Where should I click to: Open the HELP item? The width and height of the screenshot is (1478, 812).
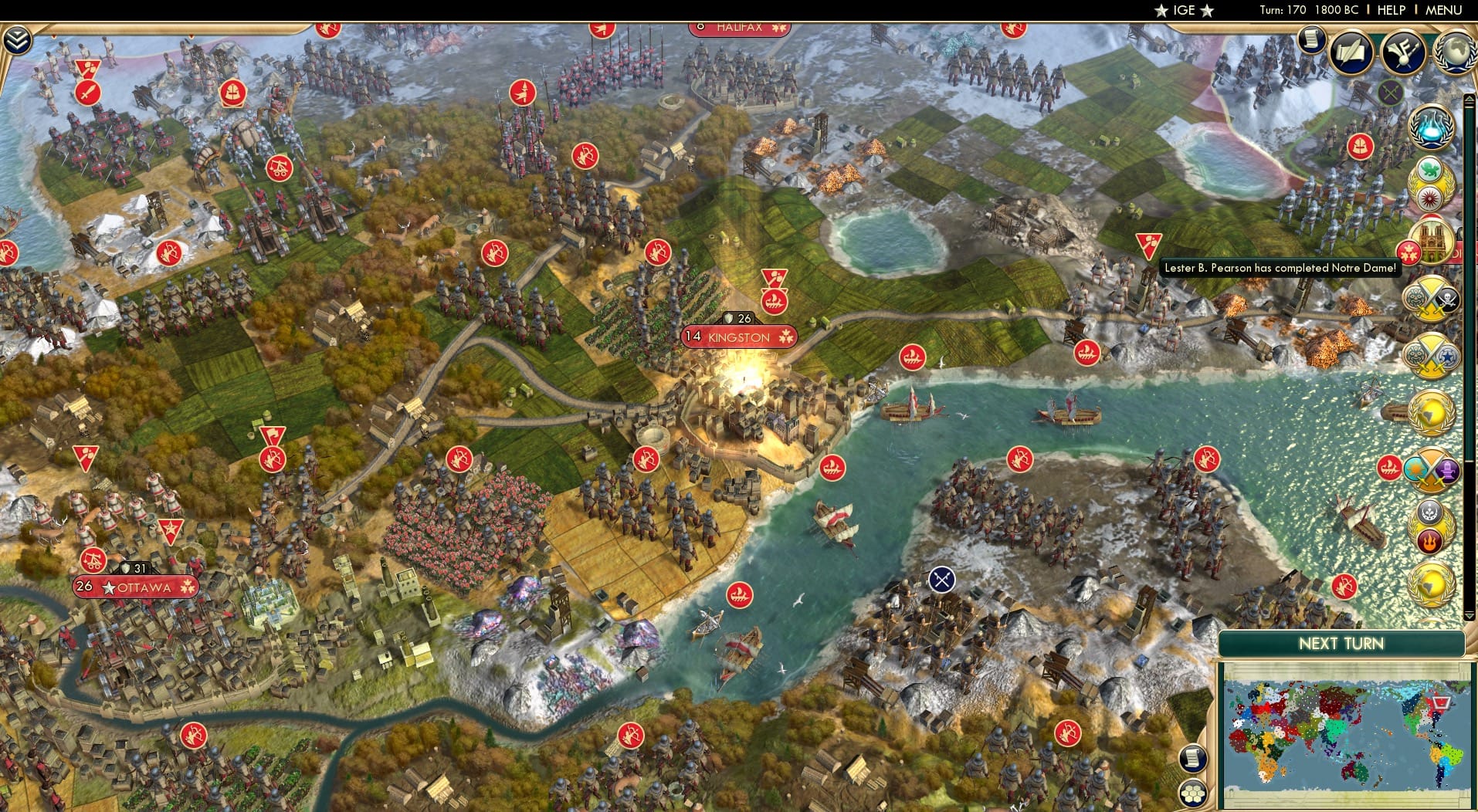pyautogui.click(x=1390, y=10)
